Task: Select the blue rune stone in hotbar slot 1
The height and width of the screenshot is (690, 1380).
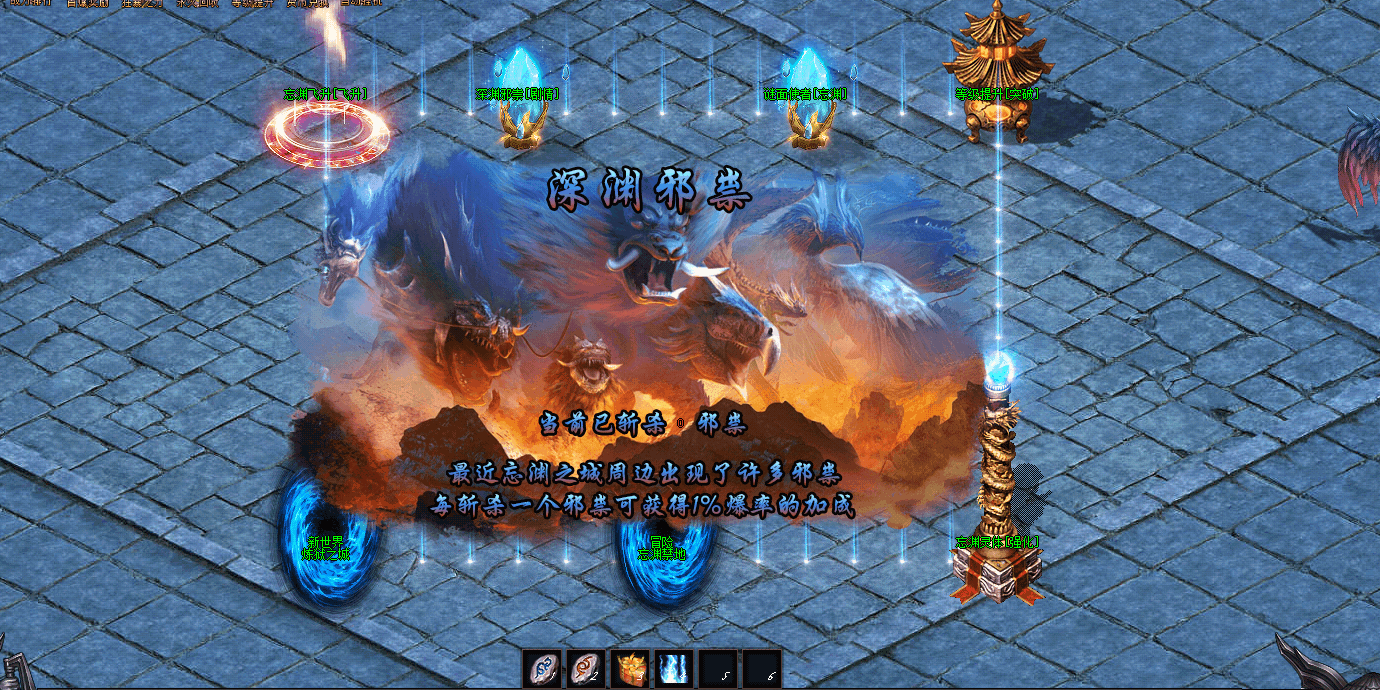Action: coord(543,668)
